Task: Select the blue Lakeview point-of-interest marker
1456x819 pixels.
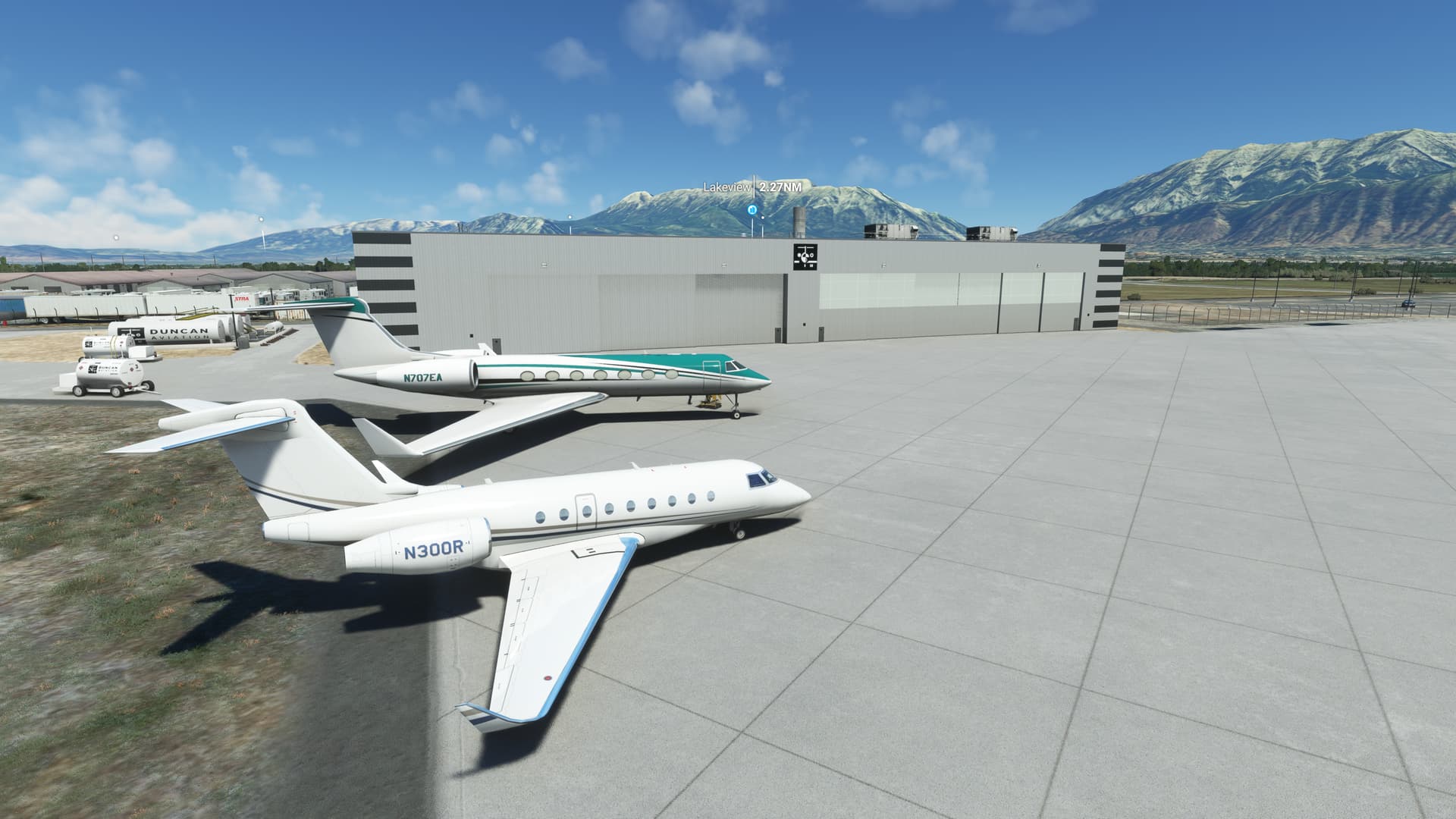Action: [x=752, y=209]
